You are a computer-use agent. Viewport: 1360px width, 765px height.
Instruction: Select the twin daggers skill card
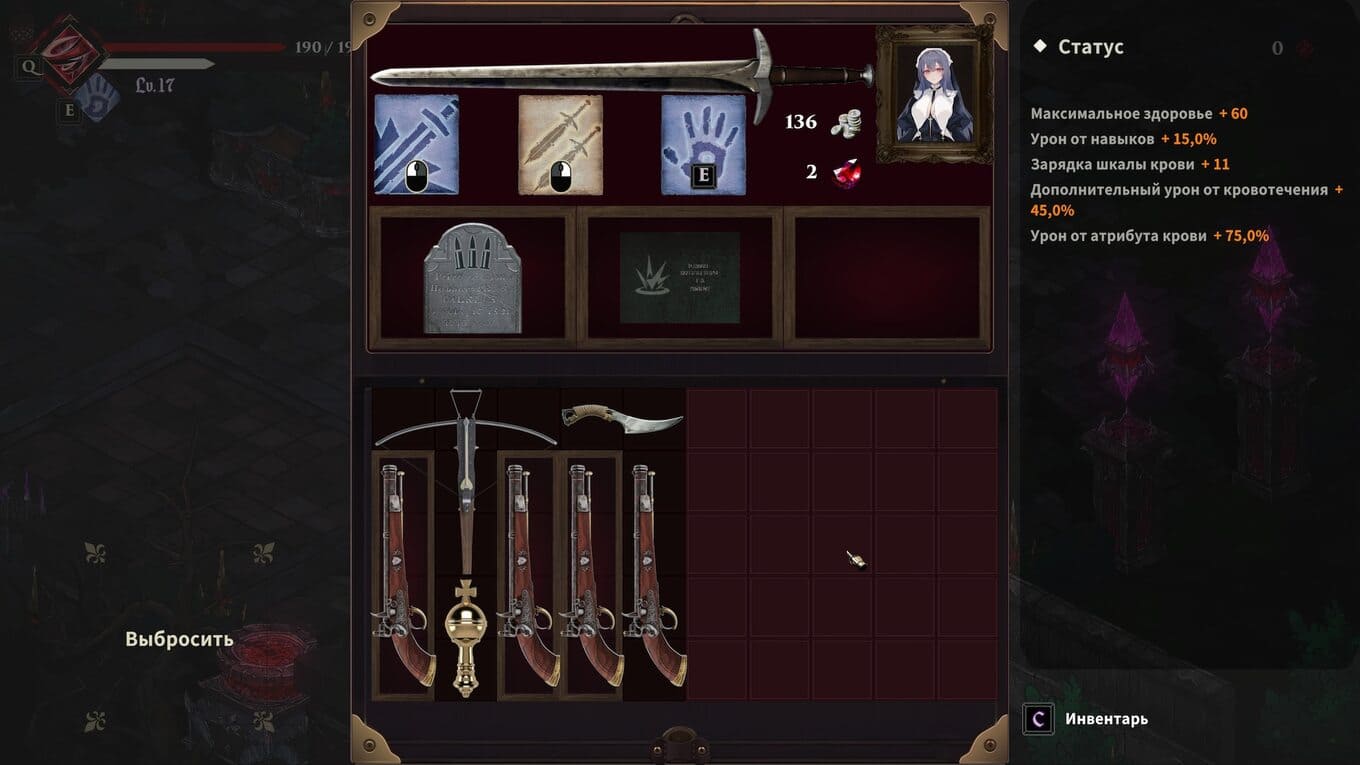[560, 144]
